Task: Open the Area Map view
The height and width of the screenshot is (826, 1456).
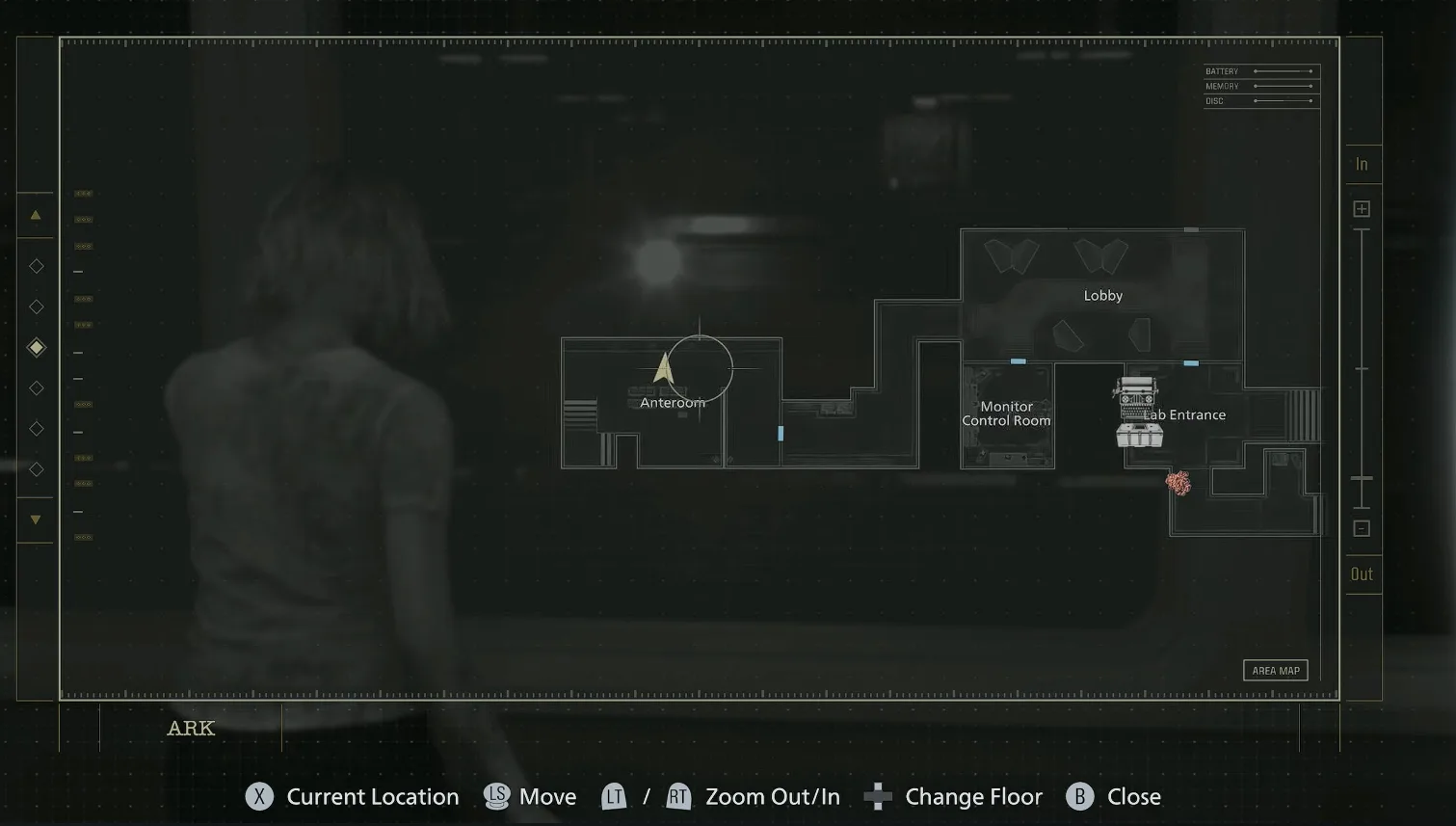Action: pos(1276,671)
